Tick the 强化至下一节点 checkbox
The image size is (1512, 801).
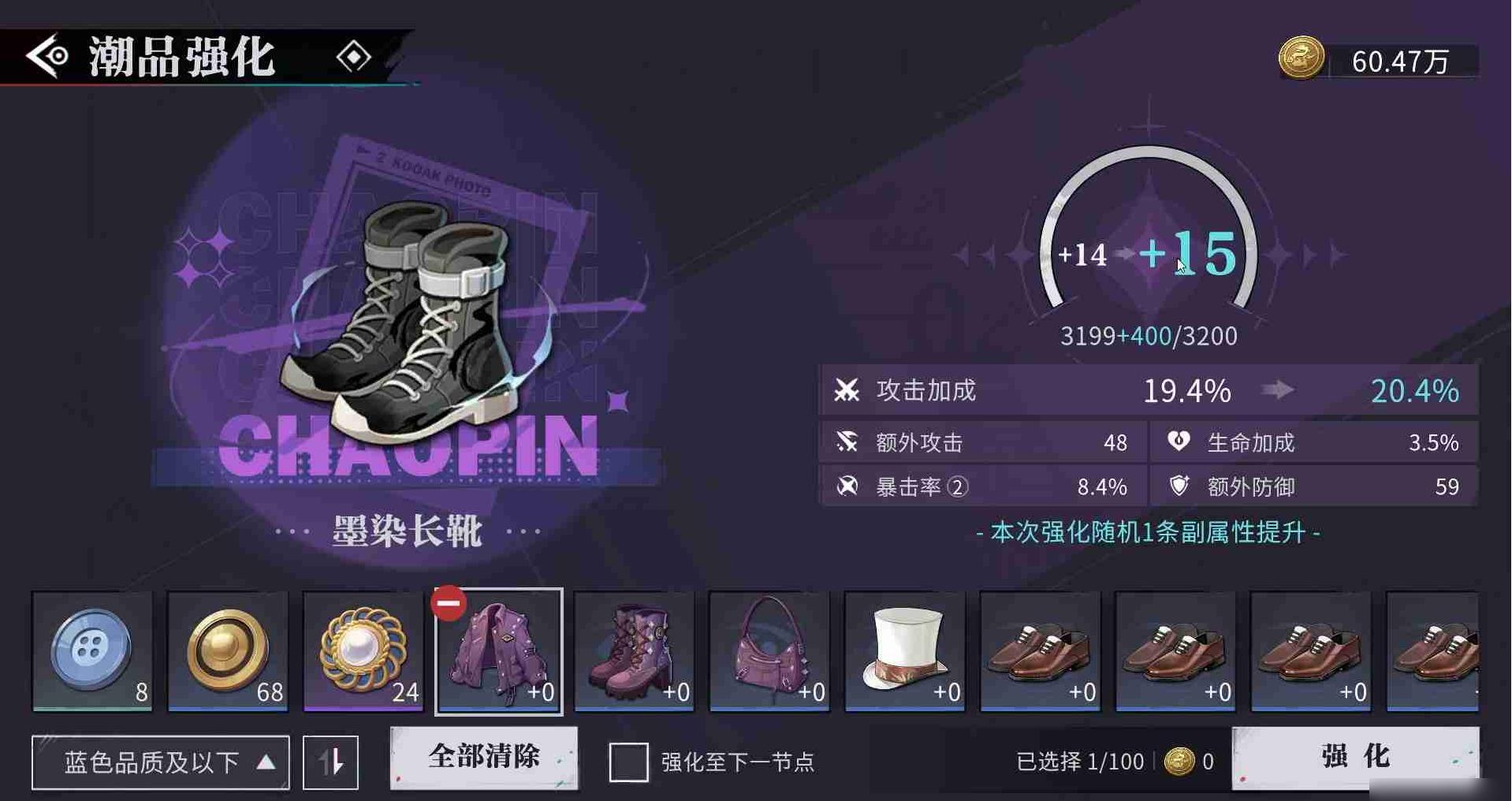pyautogui.click(x=628, y=762)
